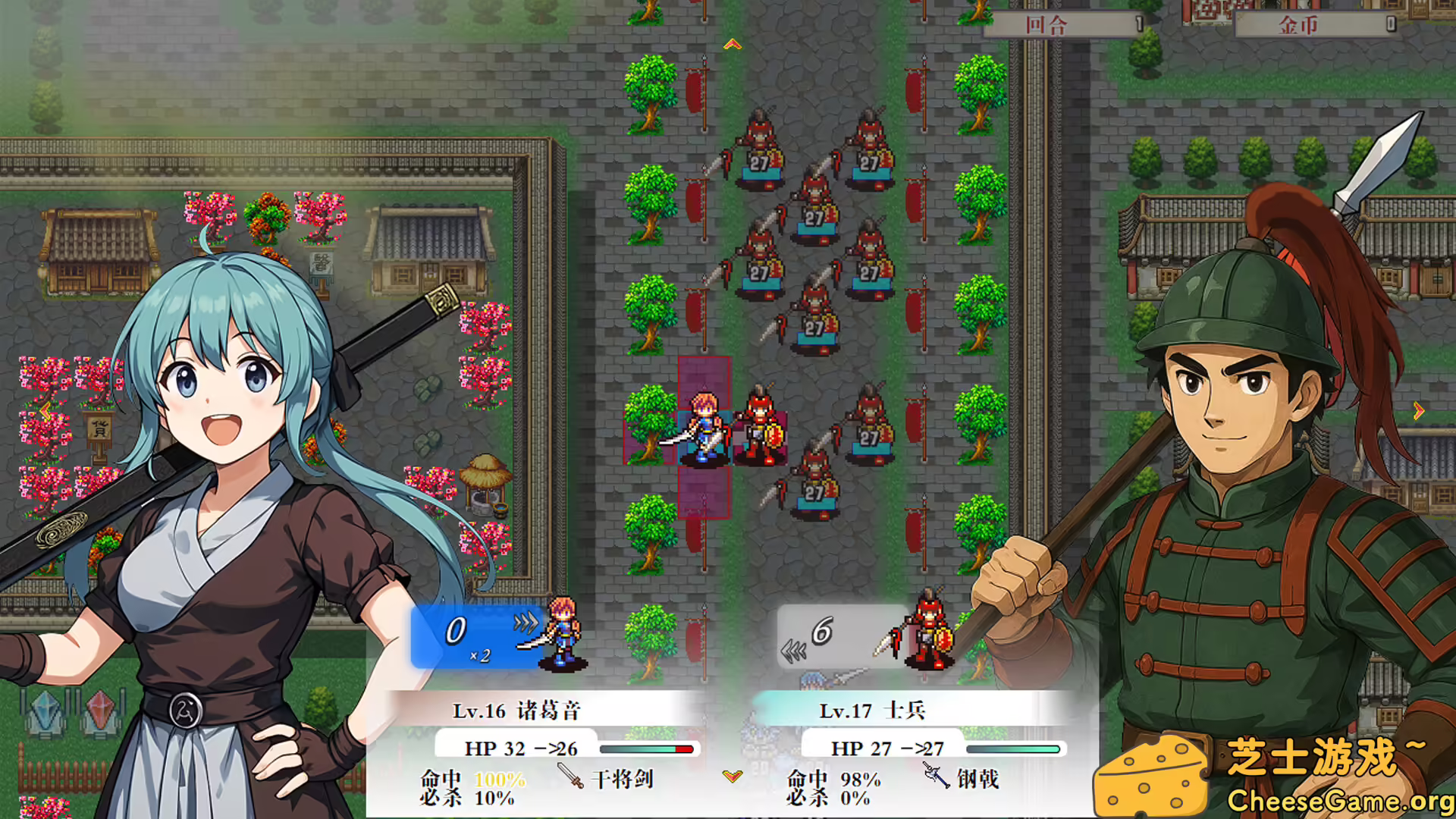Select the pink-haired swordswoman unit on the map

[704, 428]
